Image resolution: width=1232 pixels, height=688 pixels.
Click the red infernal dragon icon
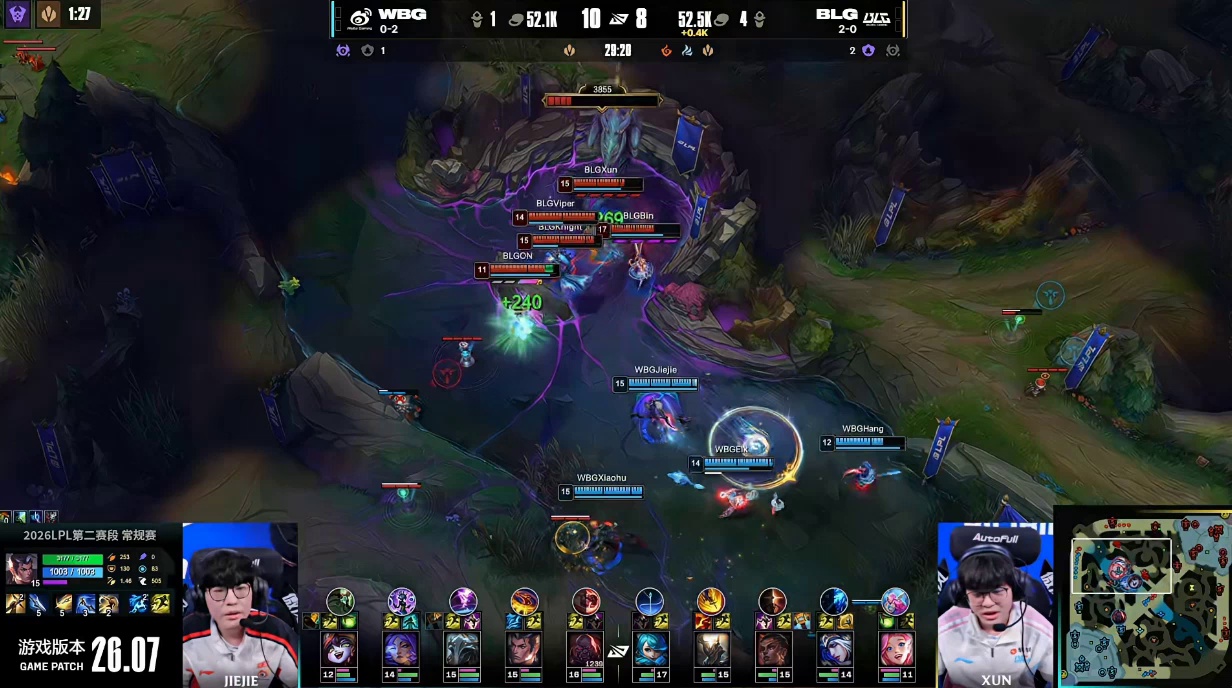pyautogui.click(x=666, y=50)
